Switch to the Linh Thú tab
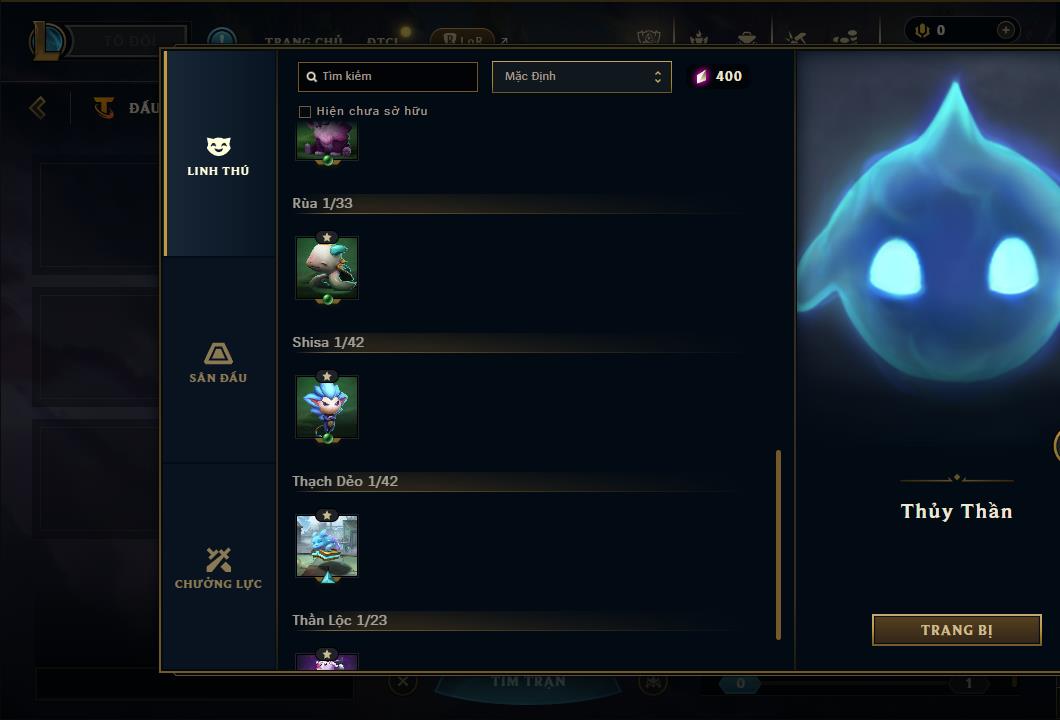Image resolution: width=1060 pixels, height=720 pixels. point(218,156)
